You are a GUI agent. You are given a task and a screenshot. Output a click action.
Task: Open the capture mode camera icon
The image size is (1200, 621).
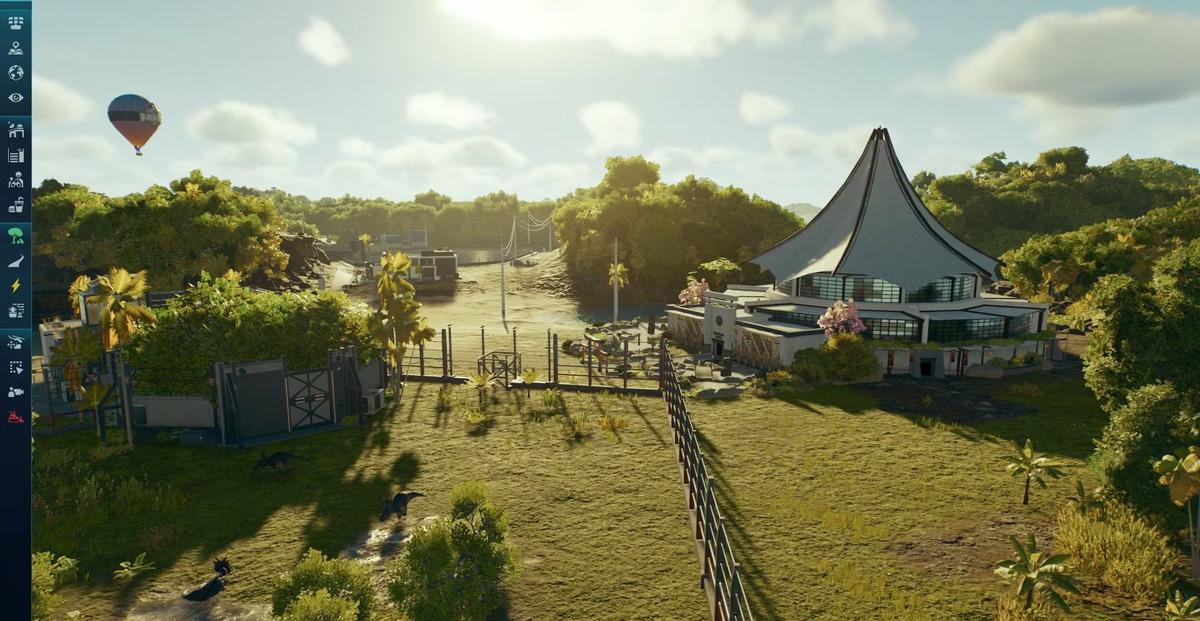pyautogui.click(x=15, y=392)
